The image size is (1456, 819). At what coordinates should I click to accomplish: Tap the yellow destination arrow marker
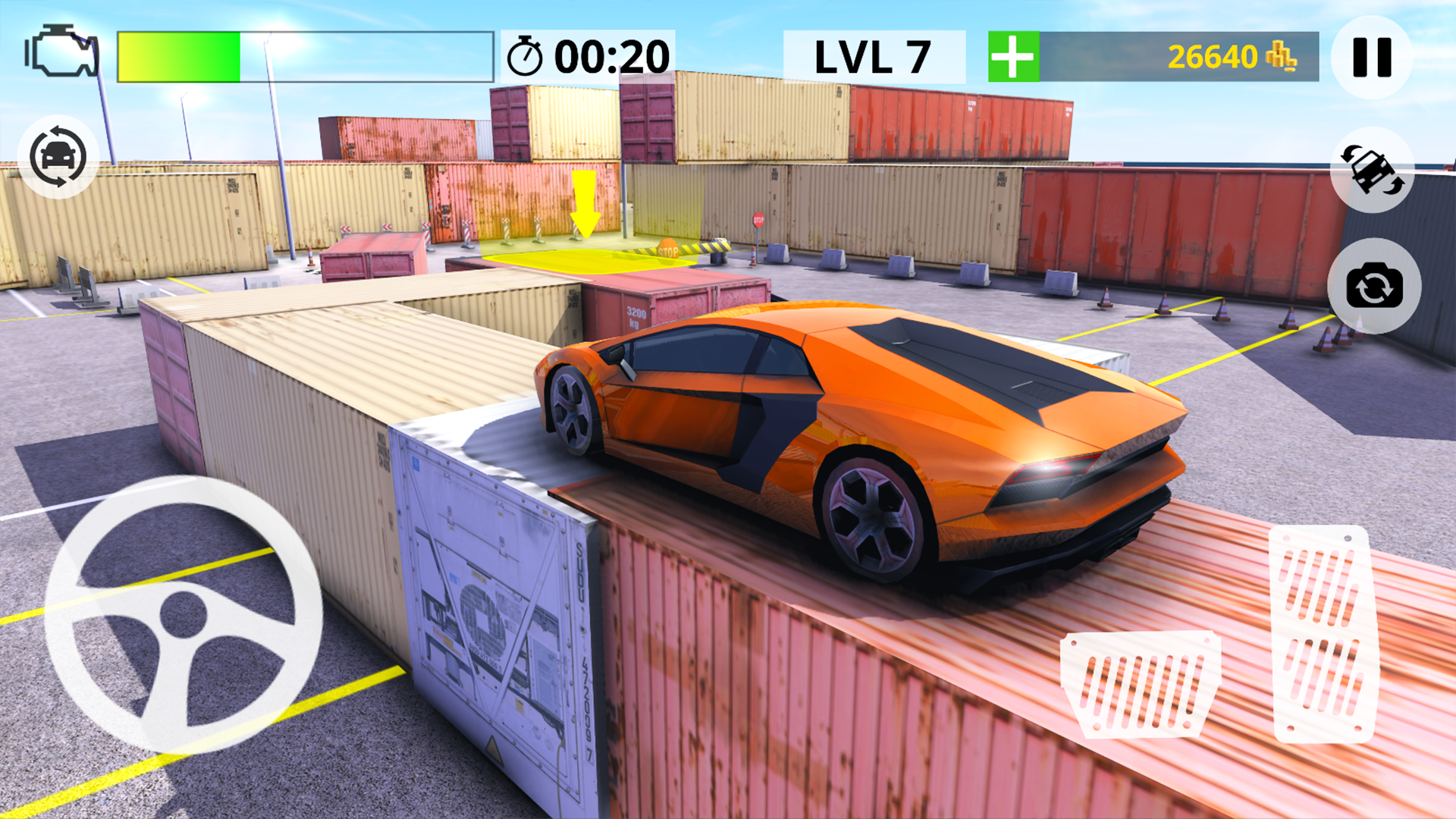click(582, 201)
